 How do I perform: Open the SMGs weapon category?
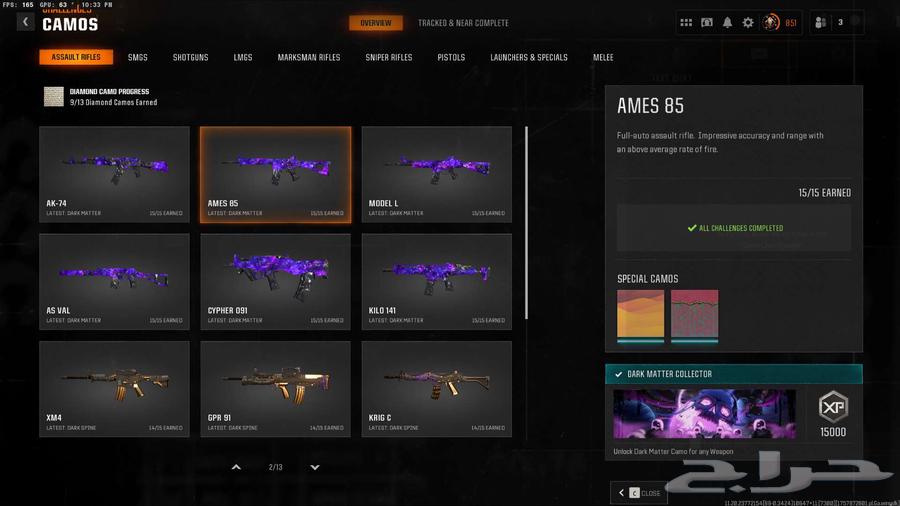pyautogui.click(x=138, y=58)
